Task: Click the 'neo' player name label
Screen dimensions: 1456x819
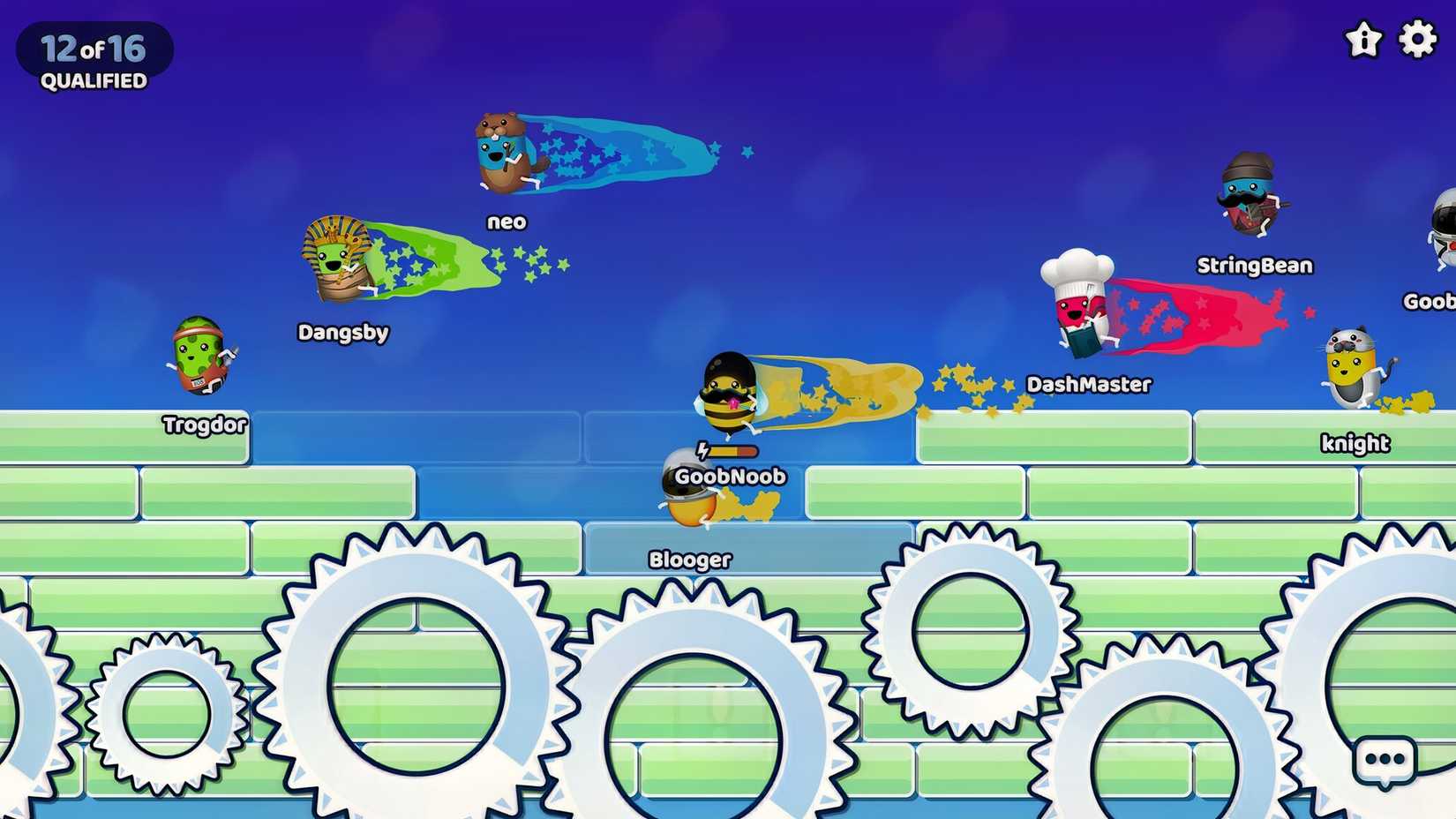Action: click(x=507, y=222)
